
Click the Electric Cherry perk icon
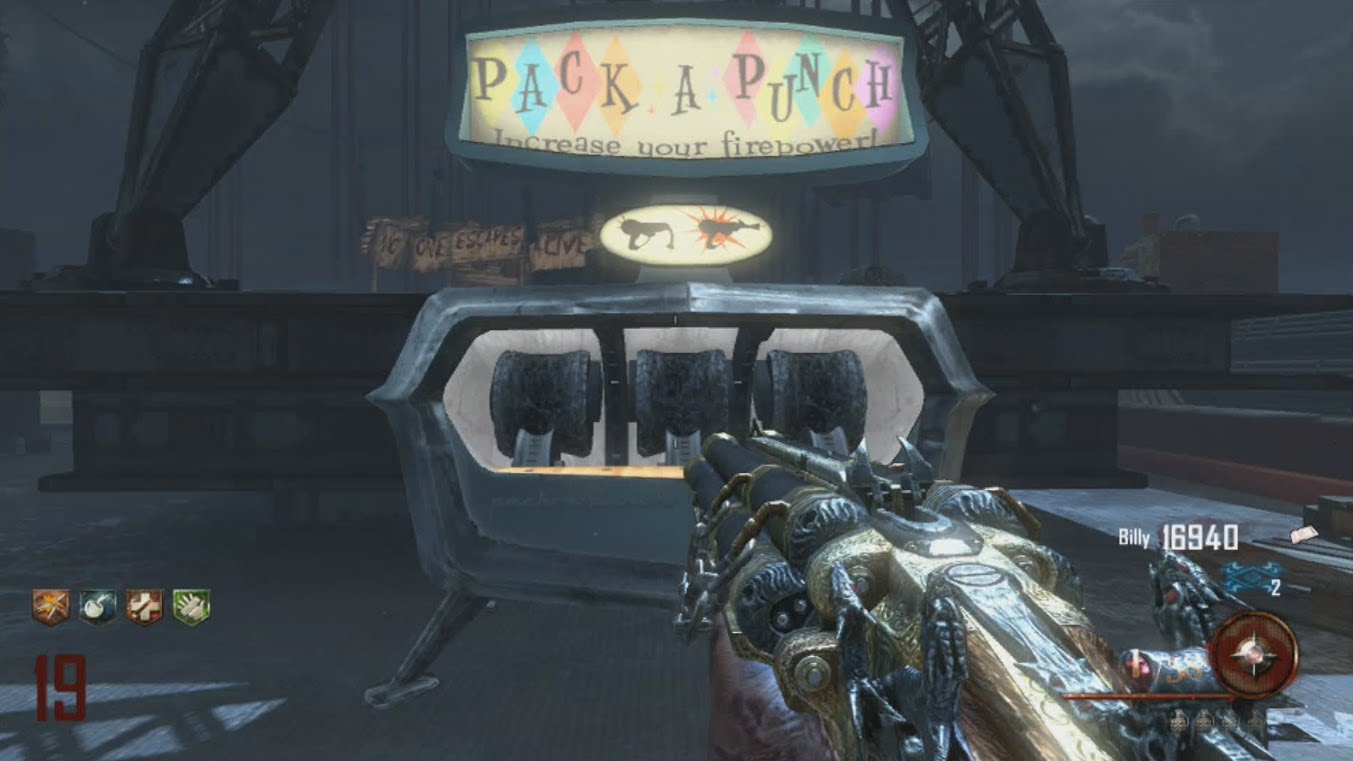pyautogui.click(x=97, y=607)
